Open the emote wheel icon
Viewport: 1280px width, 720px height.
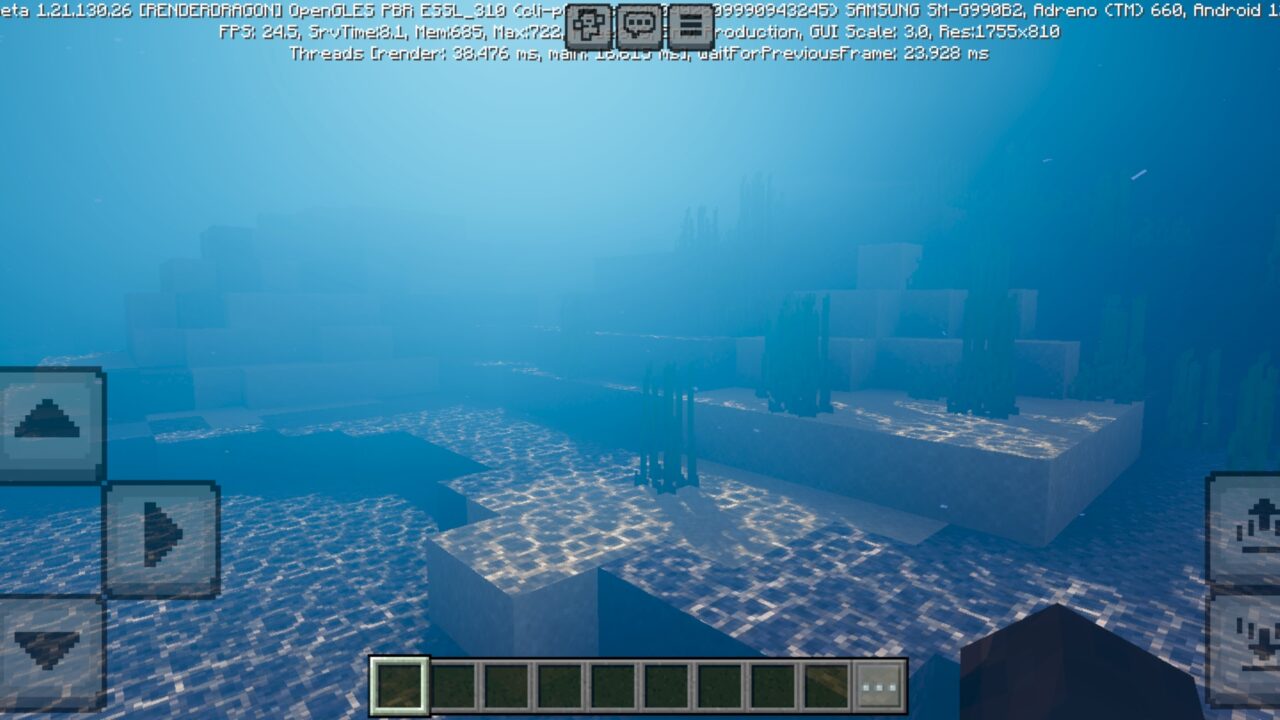tap(589, 24)
